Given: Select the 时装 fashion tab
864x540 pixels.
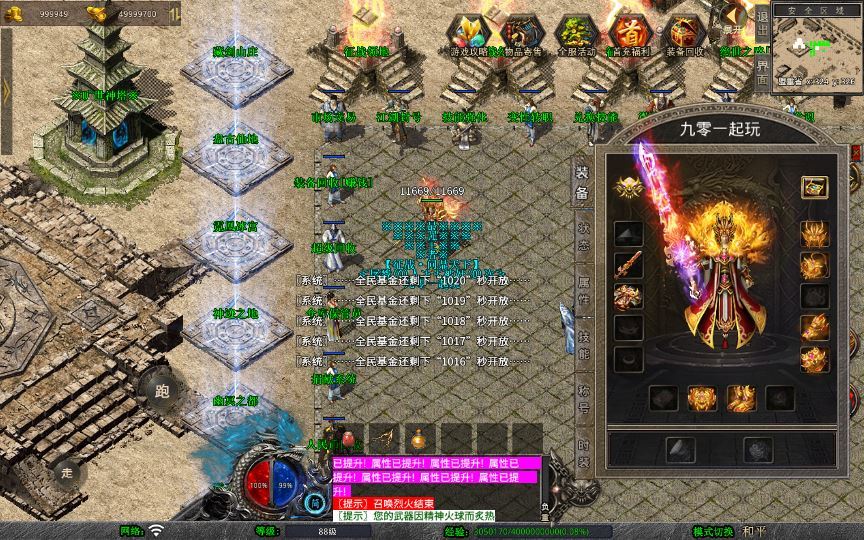Looking at the screenshot, I should 582,450.
